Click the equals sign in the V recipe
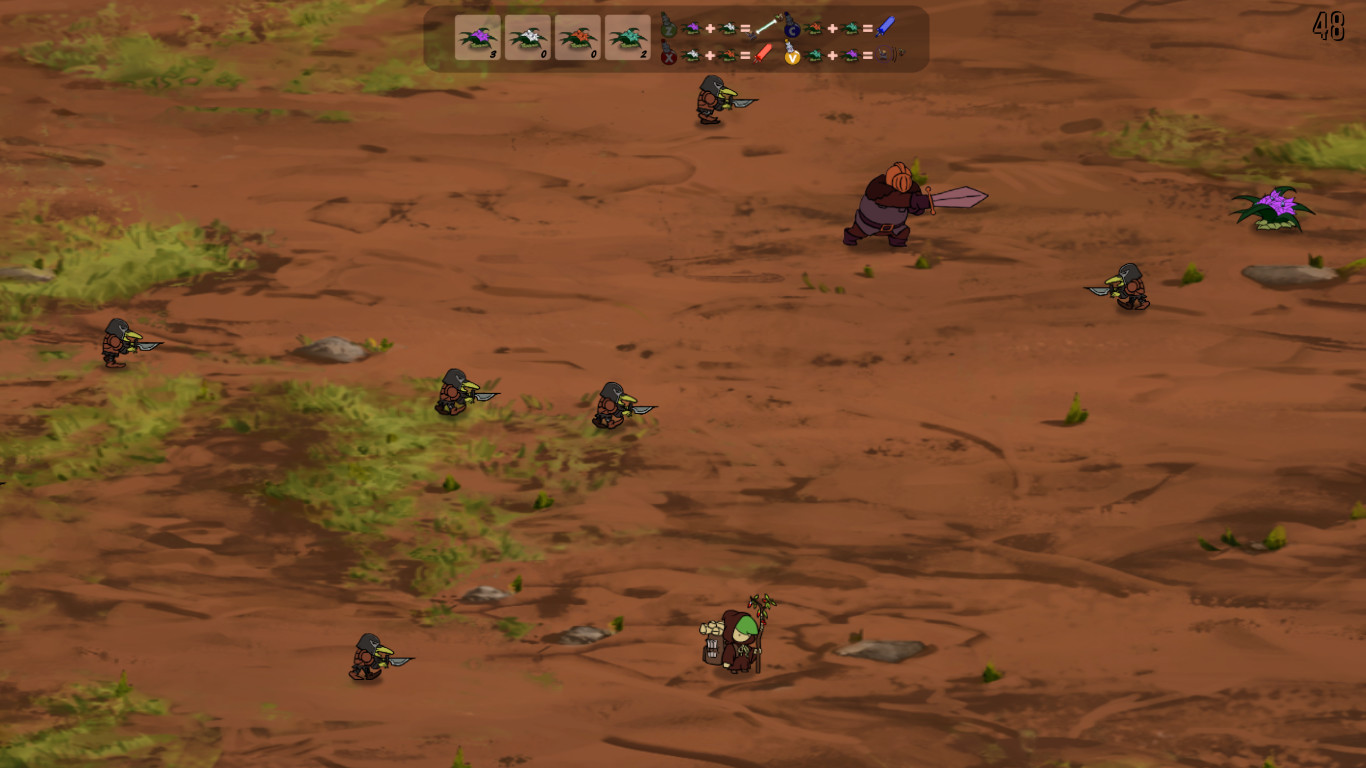This screenshot has height=768, width=1366. point(868,55)
